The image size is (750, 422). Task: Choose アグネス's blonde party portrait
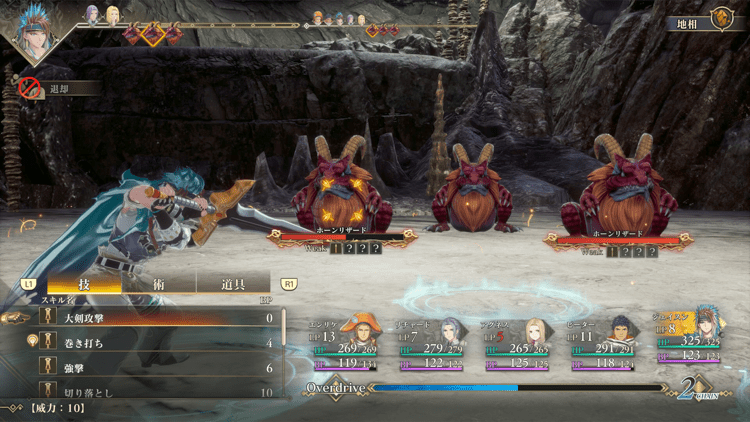537,330
